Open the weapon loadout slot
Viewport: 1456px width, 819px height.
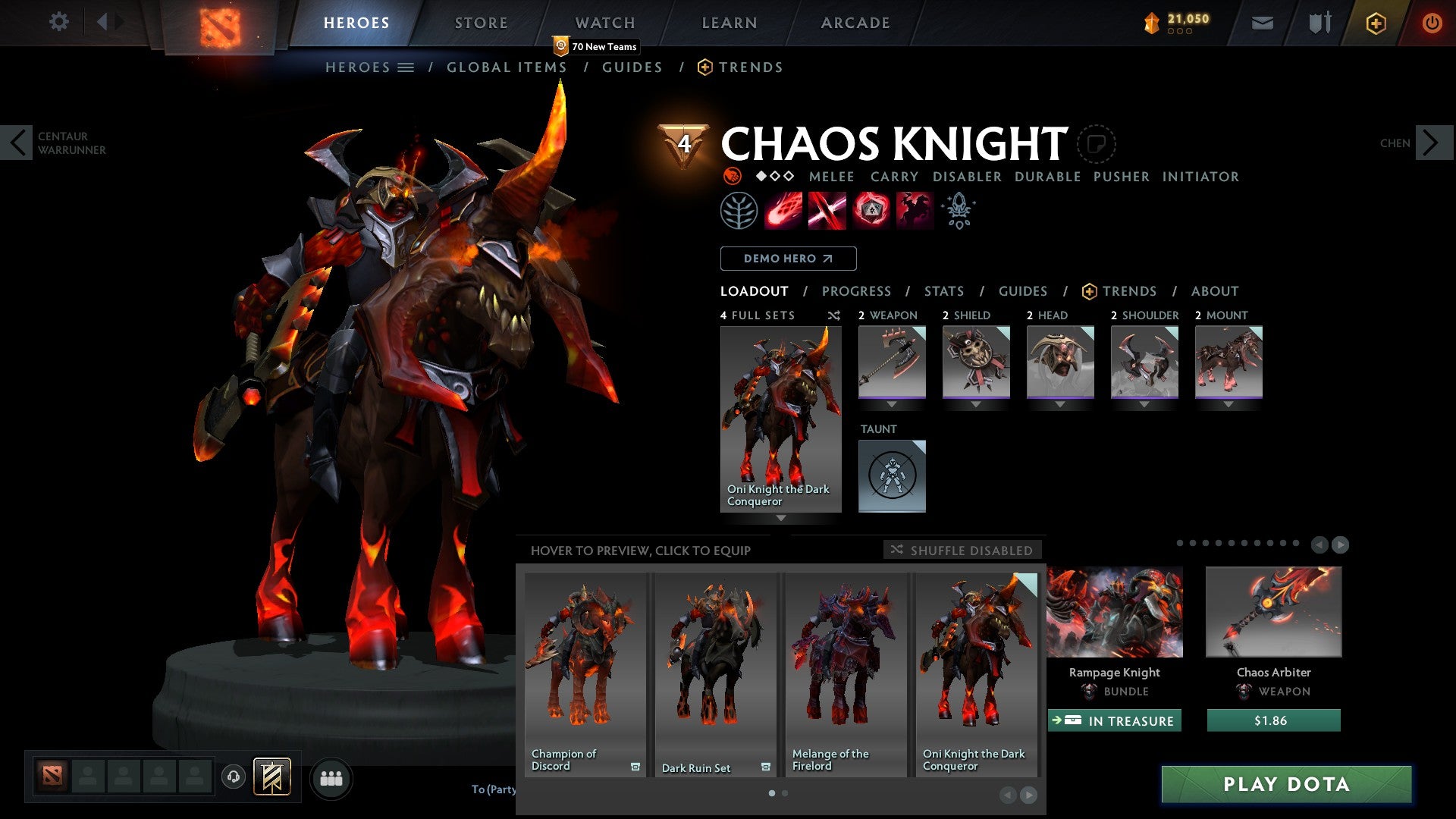[892, 362]
